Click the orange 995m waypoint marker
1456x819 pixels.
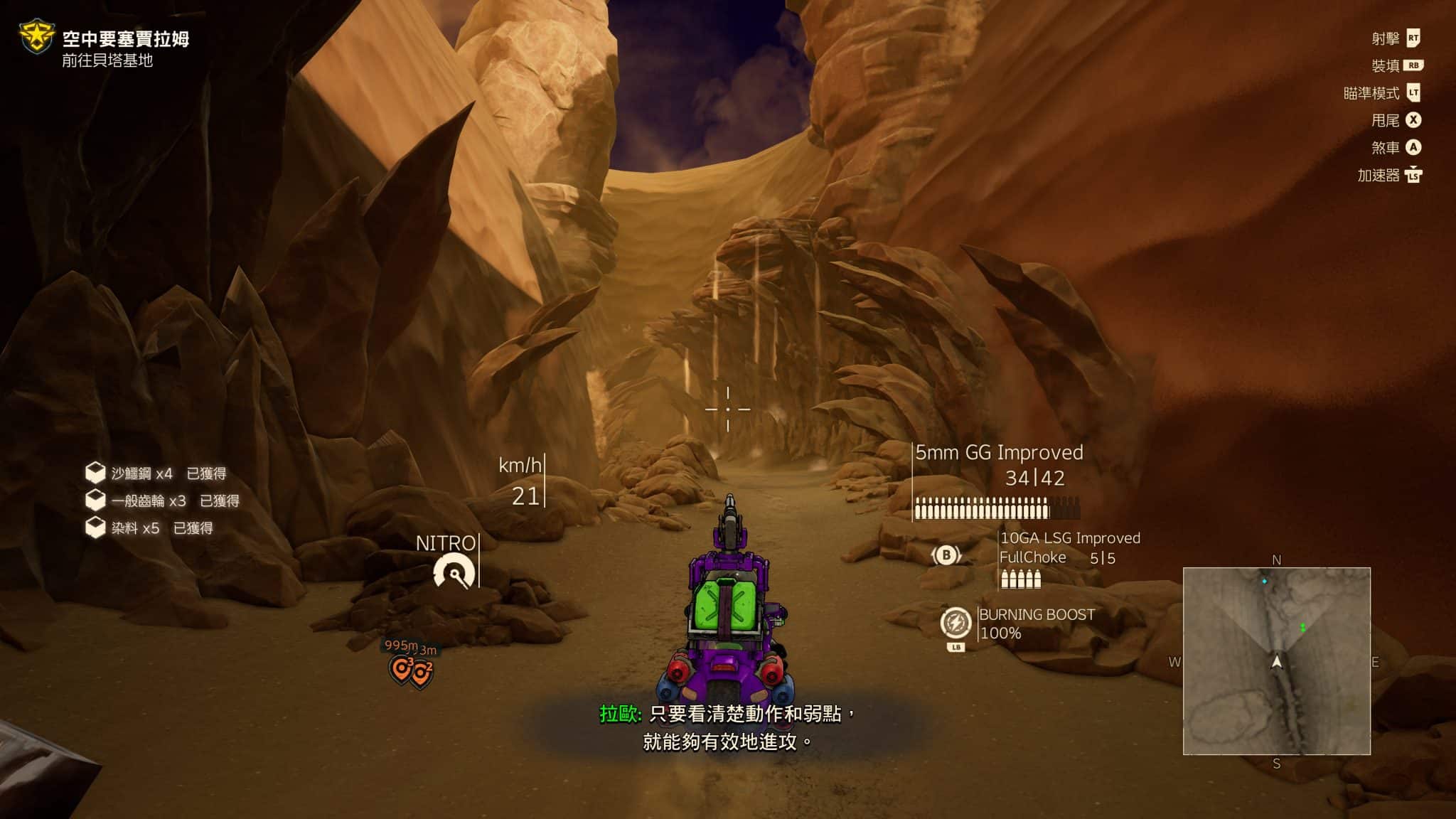click(x=402, y=668)
